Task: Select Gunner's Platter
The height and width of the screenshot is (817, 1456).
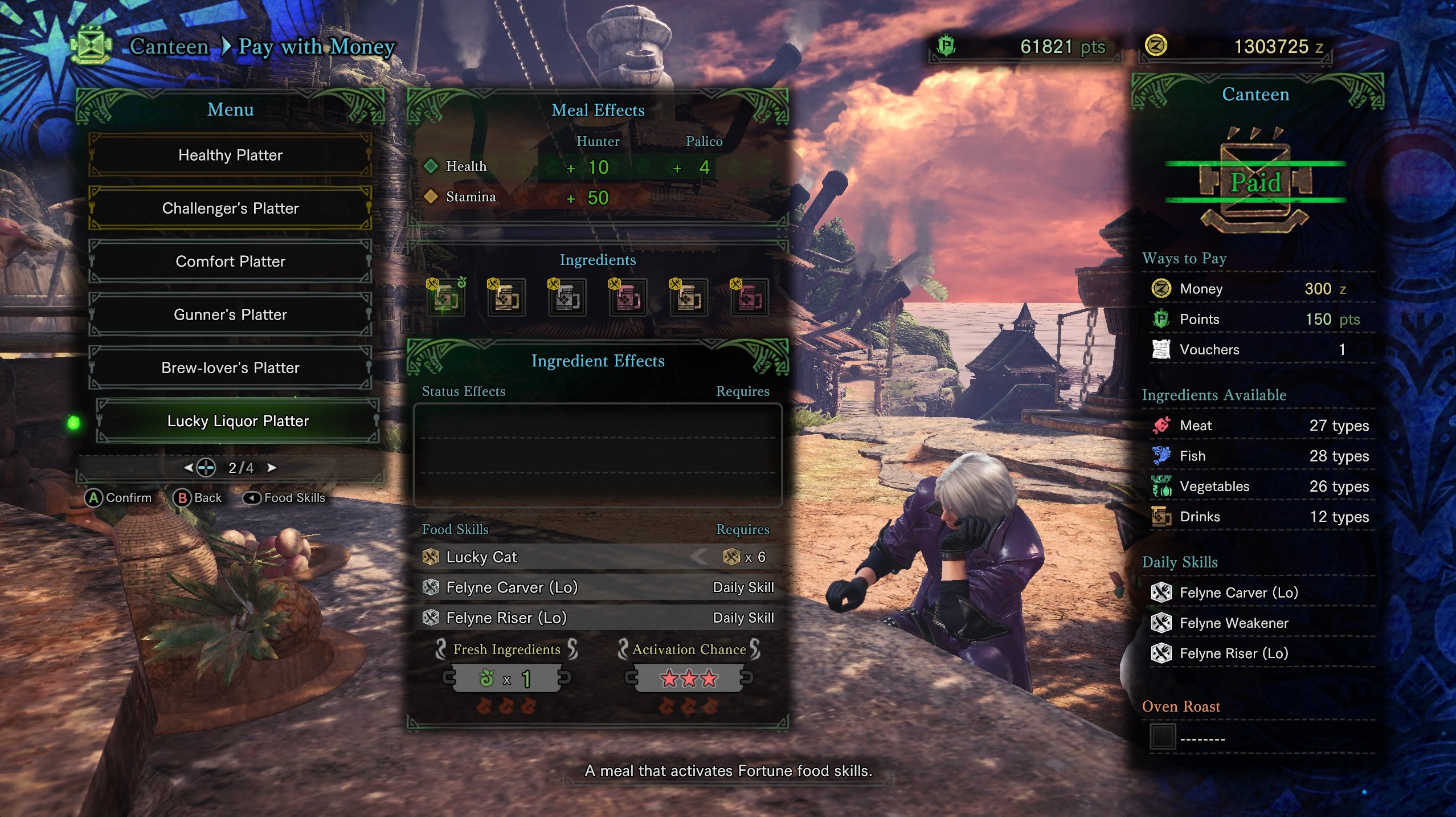Action: click(x=230, y=314)
